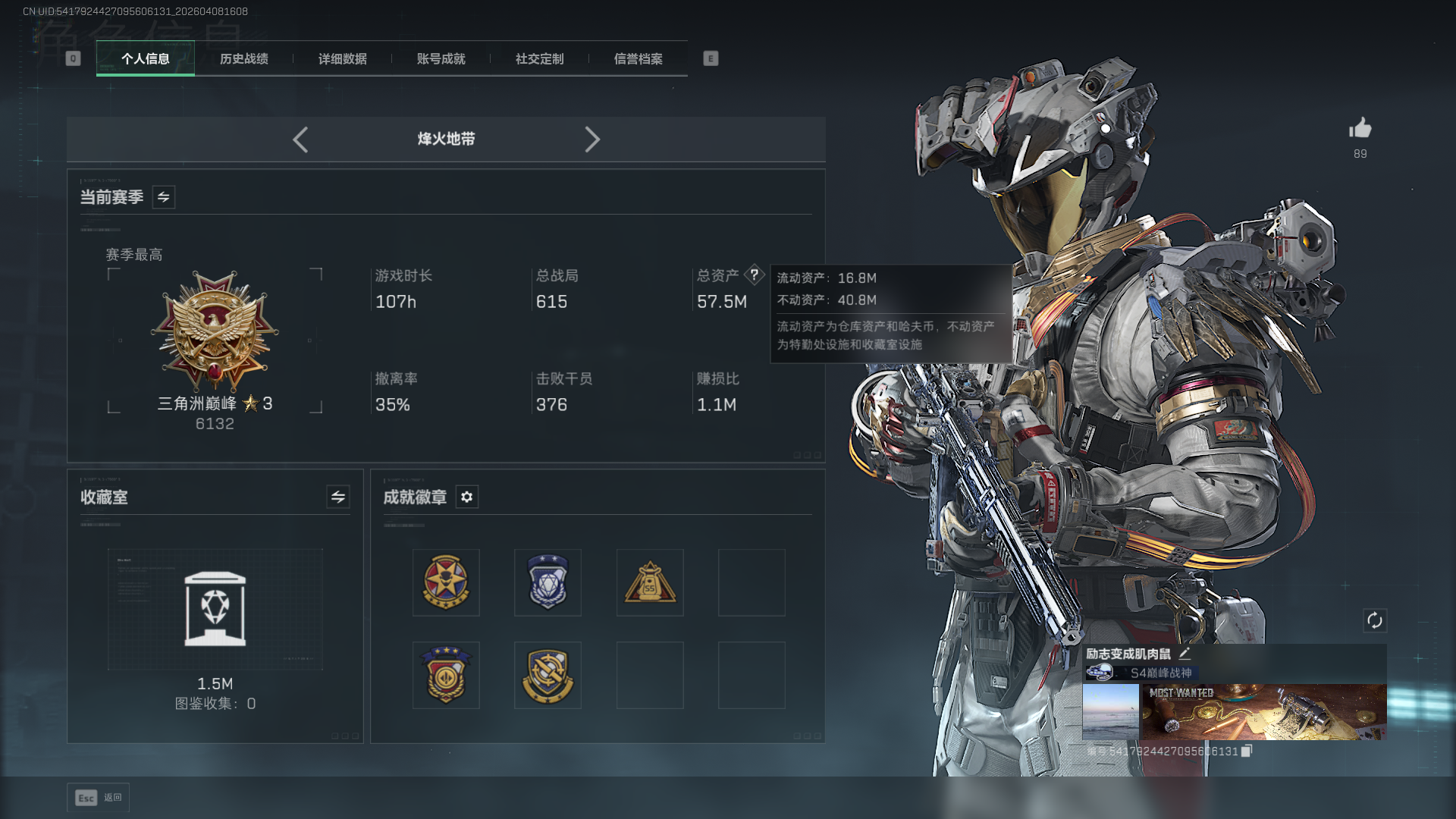Open 成就徽章 gear settings

tap(466, 497)
